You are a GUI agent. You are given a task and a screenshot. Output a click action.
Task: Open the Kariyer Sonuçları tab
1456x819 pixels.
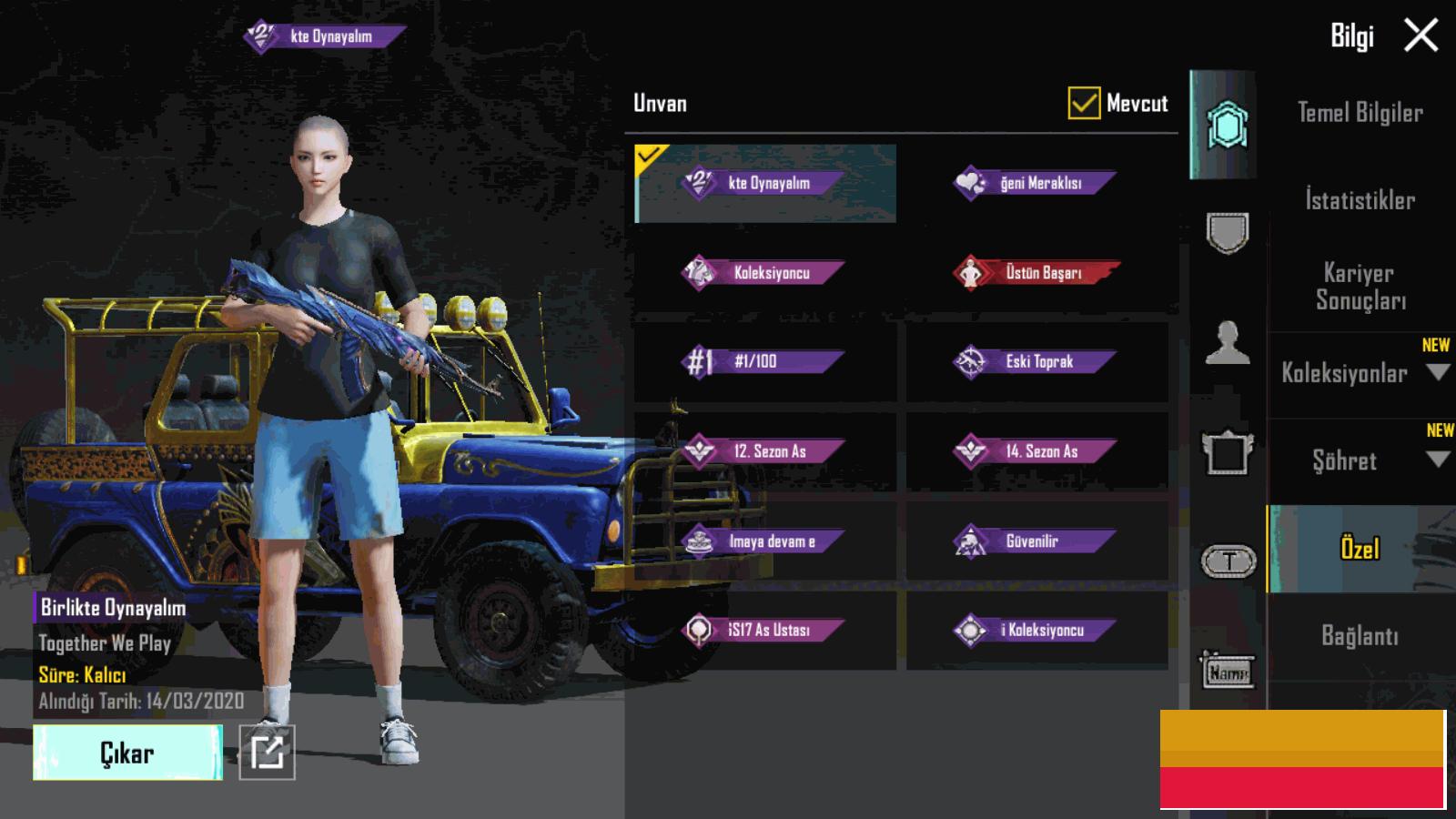point(1360,287)
